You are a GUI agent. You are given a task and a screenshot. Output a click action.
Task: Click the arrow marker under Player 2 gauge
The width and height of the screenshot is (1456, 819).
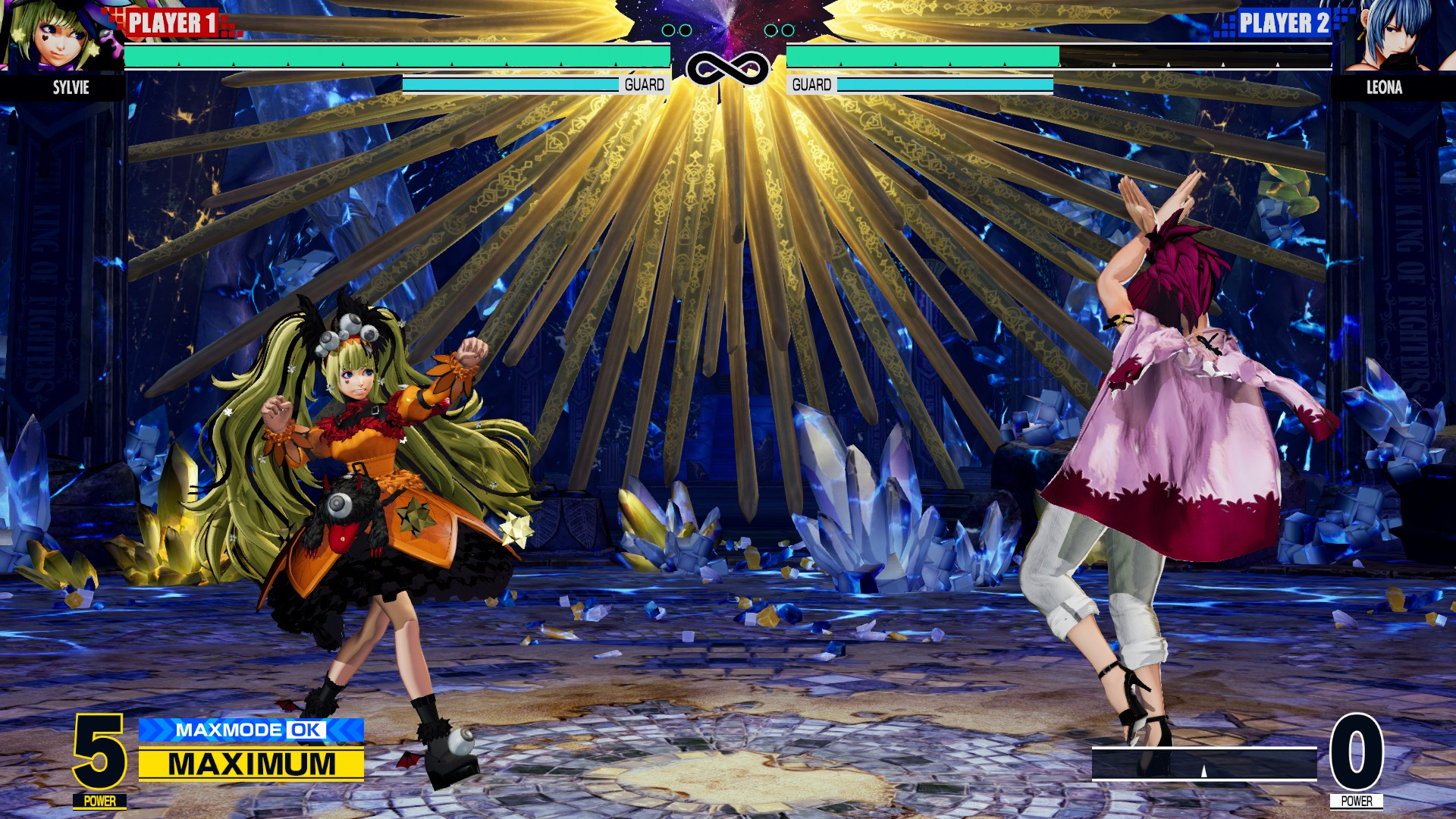[x=1203, y=771]
